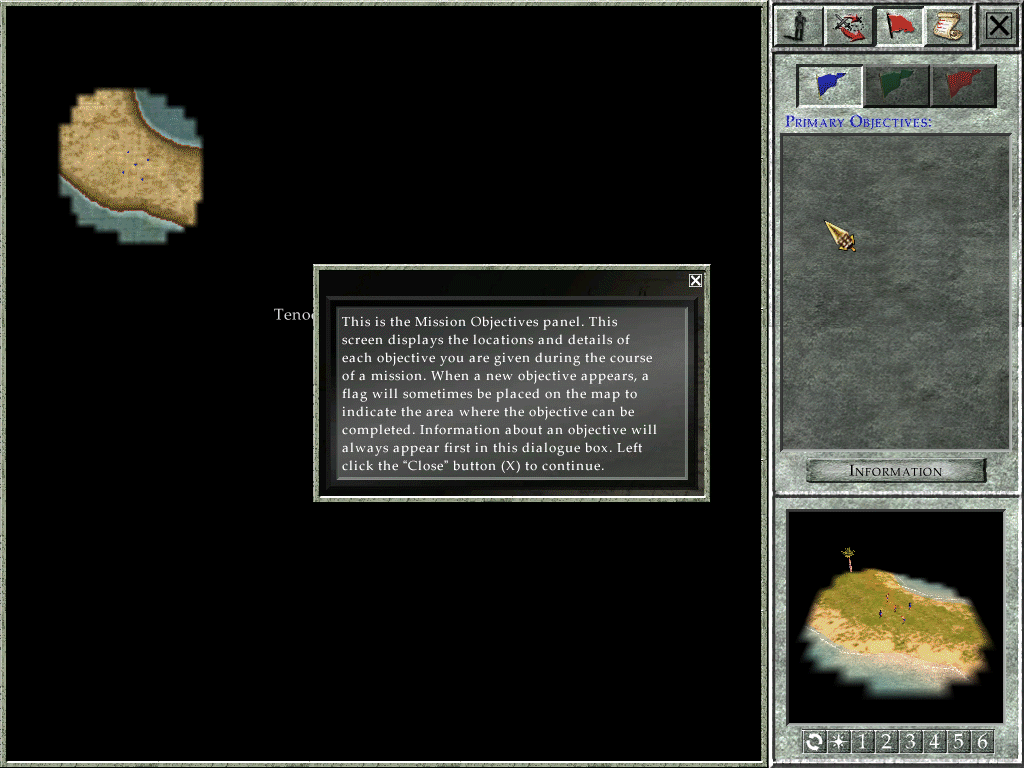
Task: Show objectives under the dotted red flag
Action: [x=963, y=86]
